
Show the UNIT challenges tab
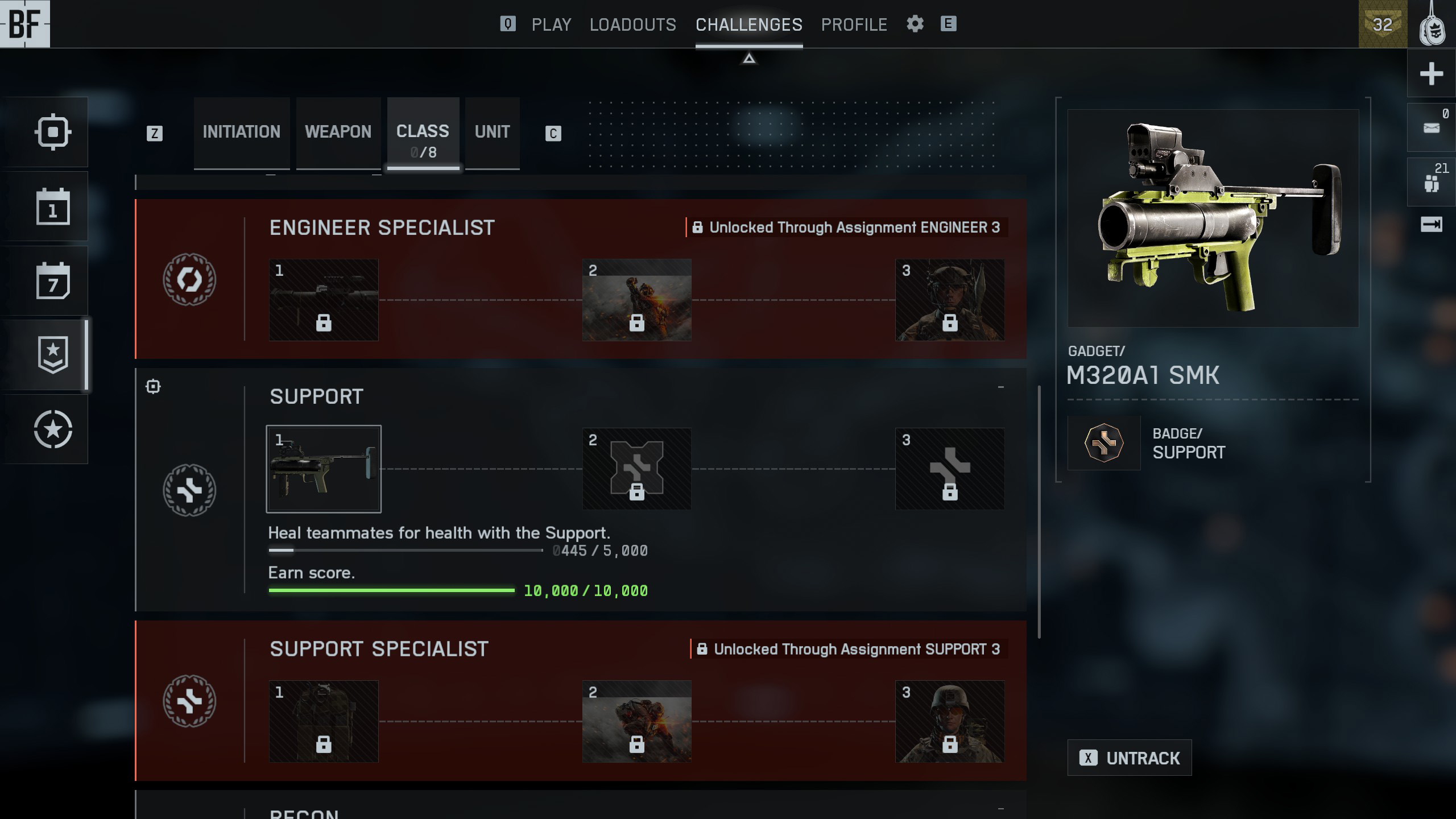492,132
